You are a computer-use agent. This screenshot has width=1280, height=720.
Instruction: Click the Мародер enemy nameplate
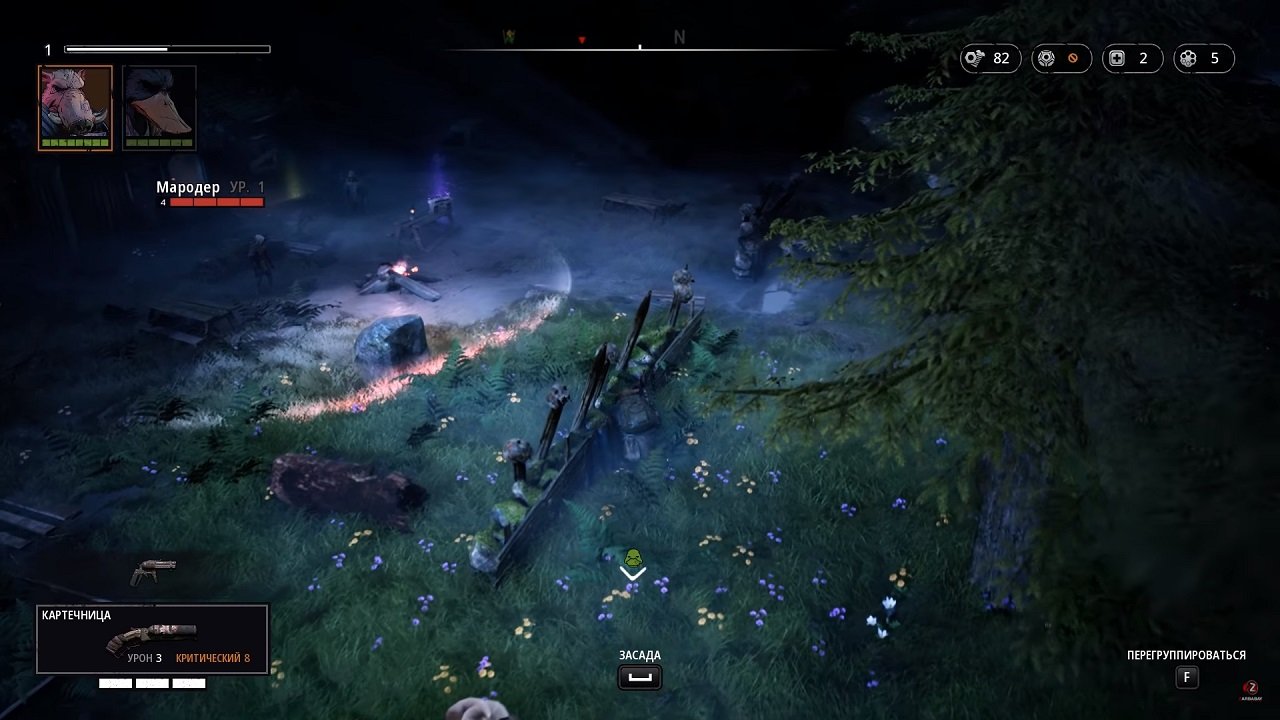tap(188, 186)
